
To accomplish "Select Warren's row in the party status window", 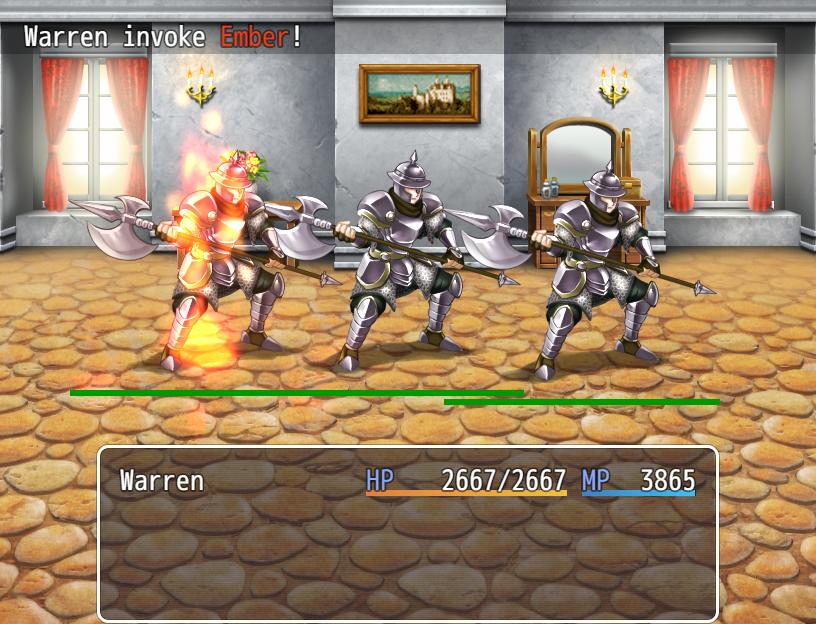I will (407, 481).
